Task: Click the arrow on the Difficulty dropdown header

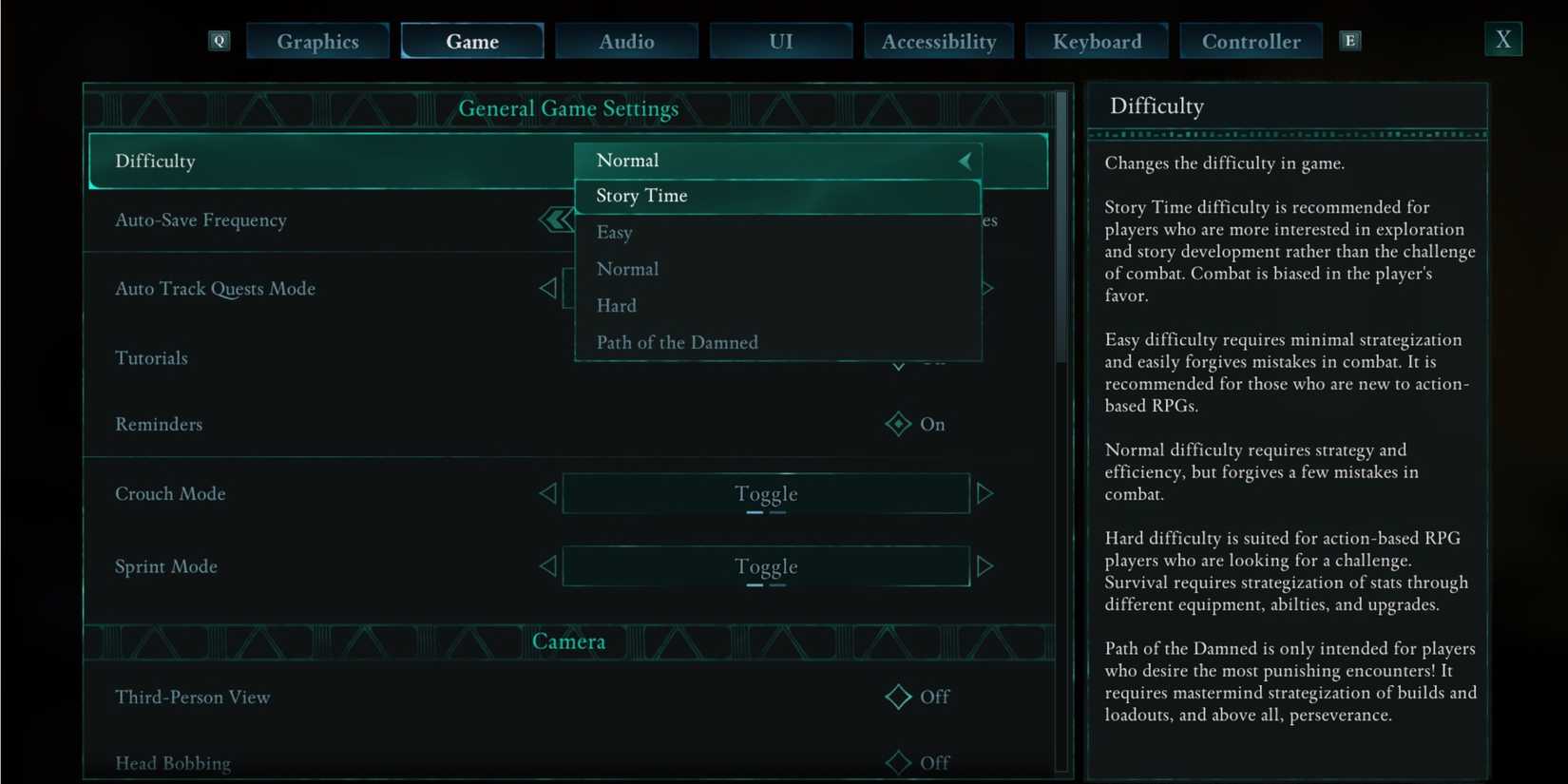Action: pos(965,161)
